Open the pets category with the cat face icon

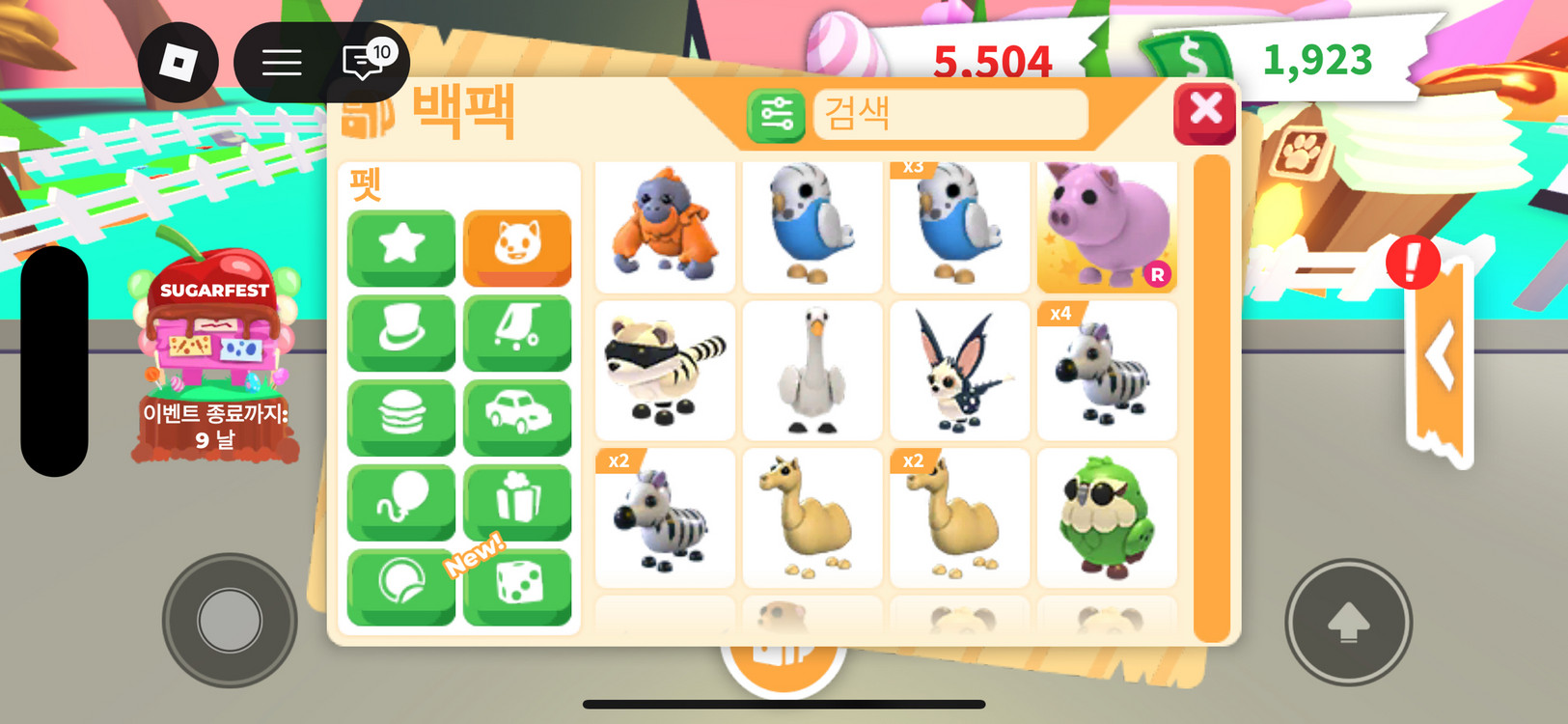tap(517, 248)
